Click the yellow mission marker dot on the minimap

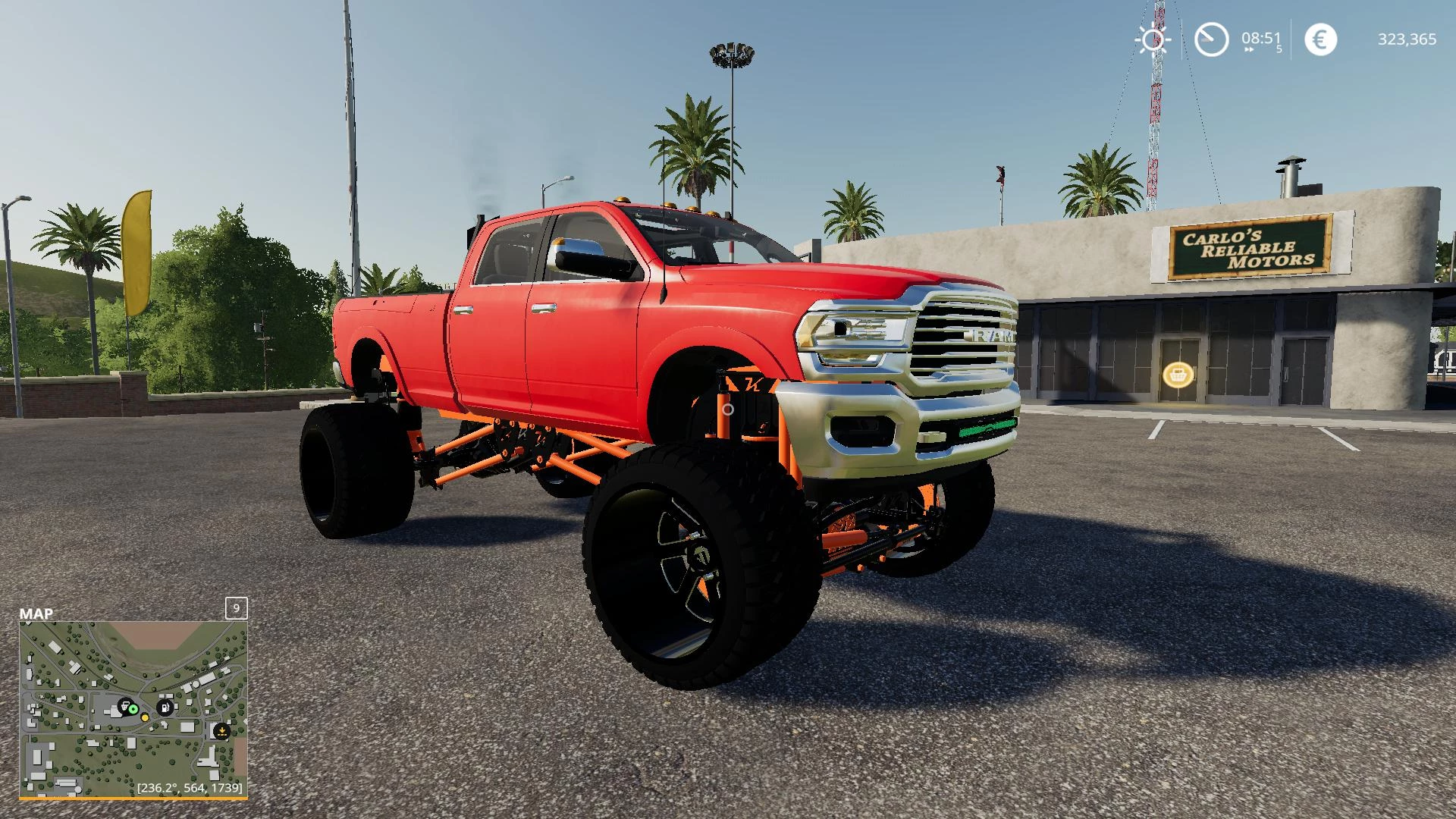tap(145, 717)
